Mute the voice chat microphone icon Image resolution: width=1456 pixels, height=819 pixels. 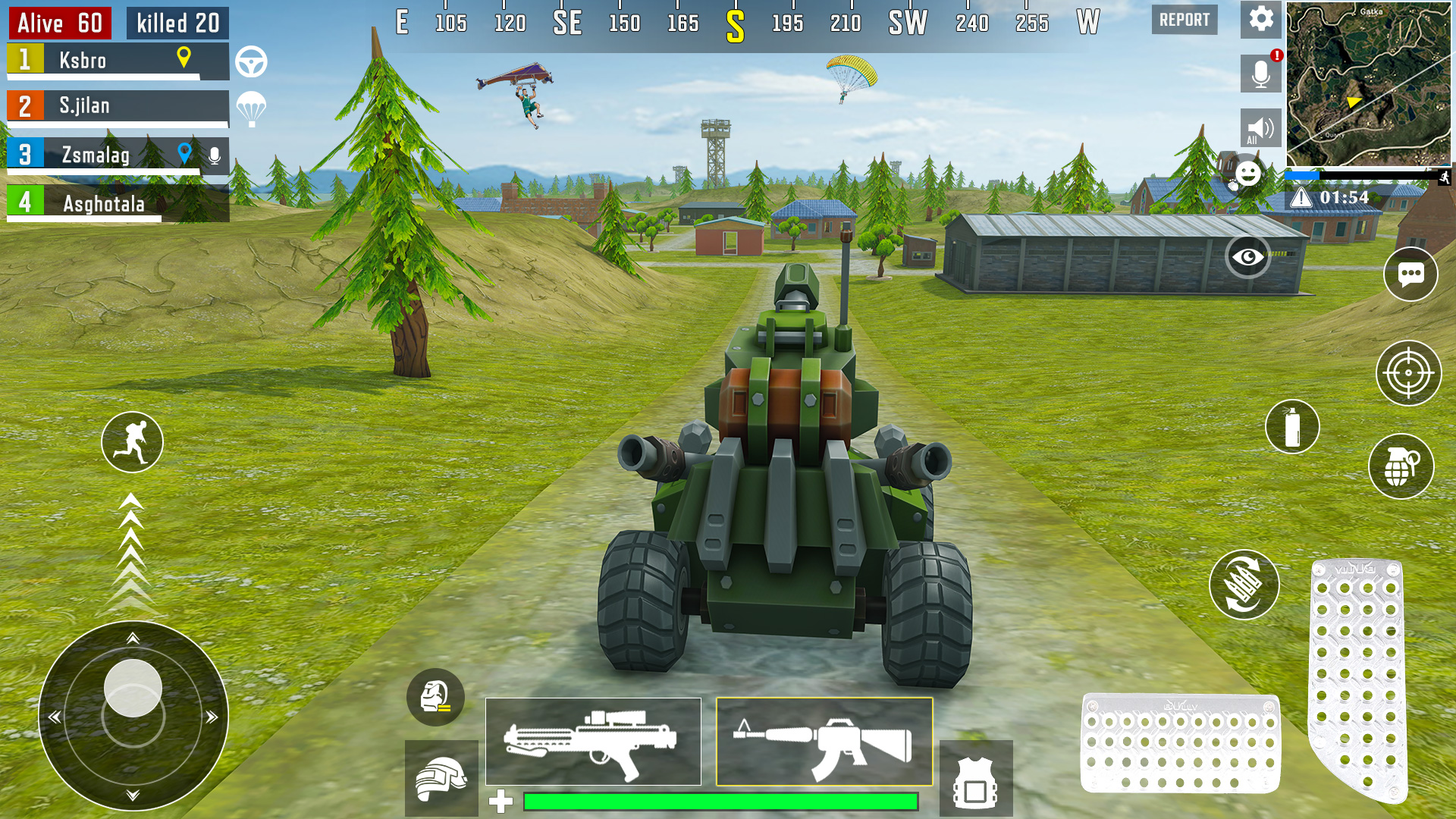[1260, 74]
